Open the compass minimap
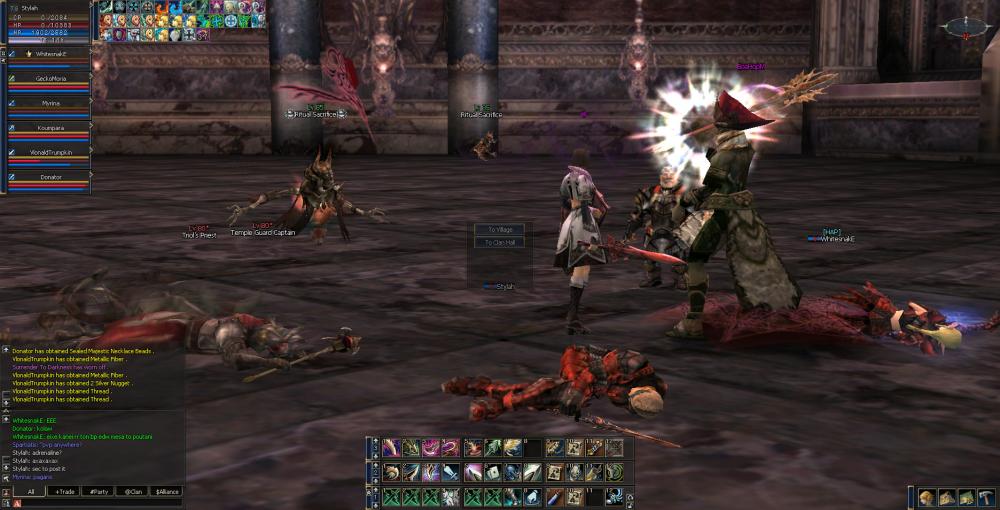Viewport: 1000px width, 510px height. (x=964, y=27)
